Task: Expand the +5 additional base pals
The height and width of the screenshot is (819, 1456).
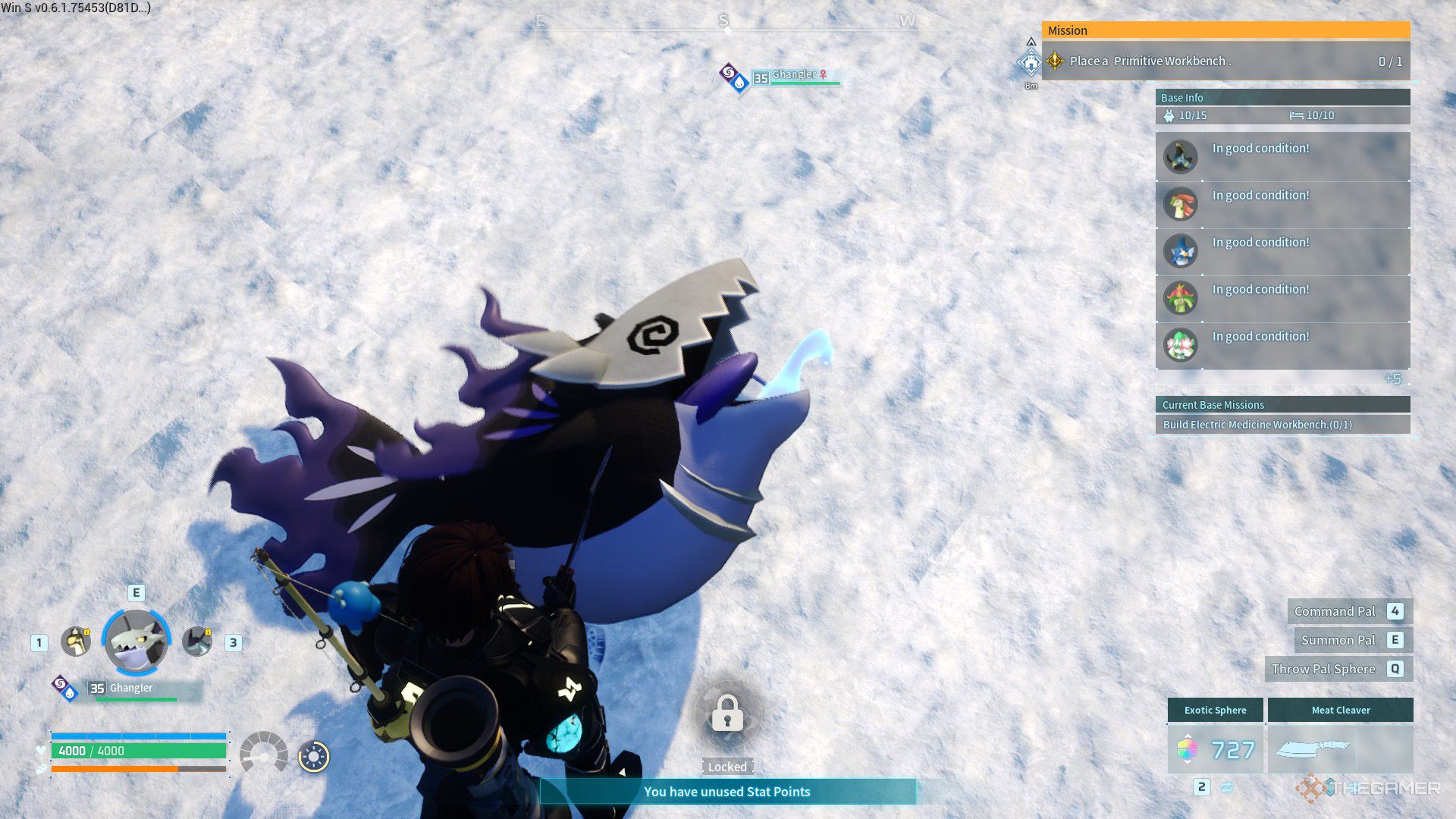Action: click(1392, 378)
